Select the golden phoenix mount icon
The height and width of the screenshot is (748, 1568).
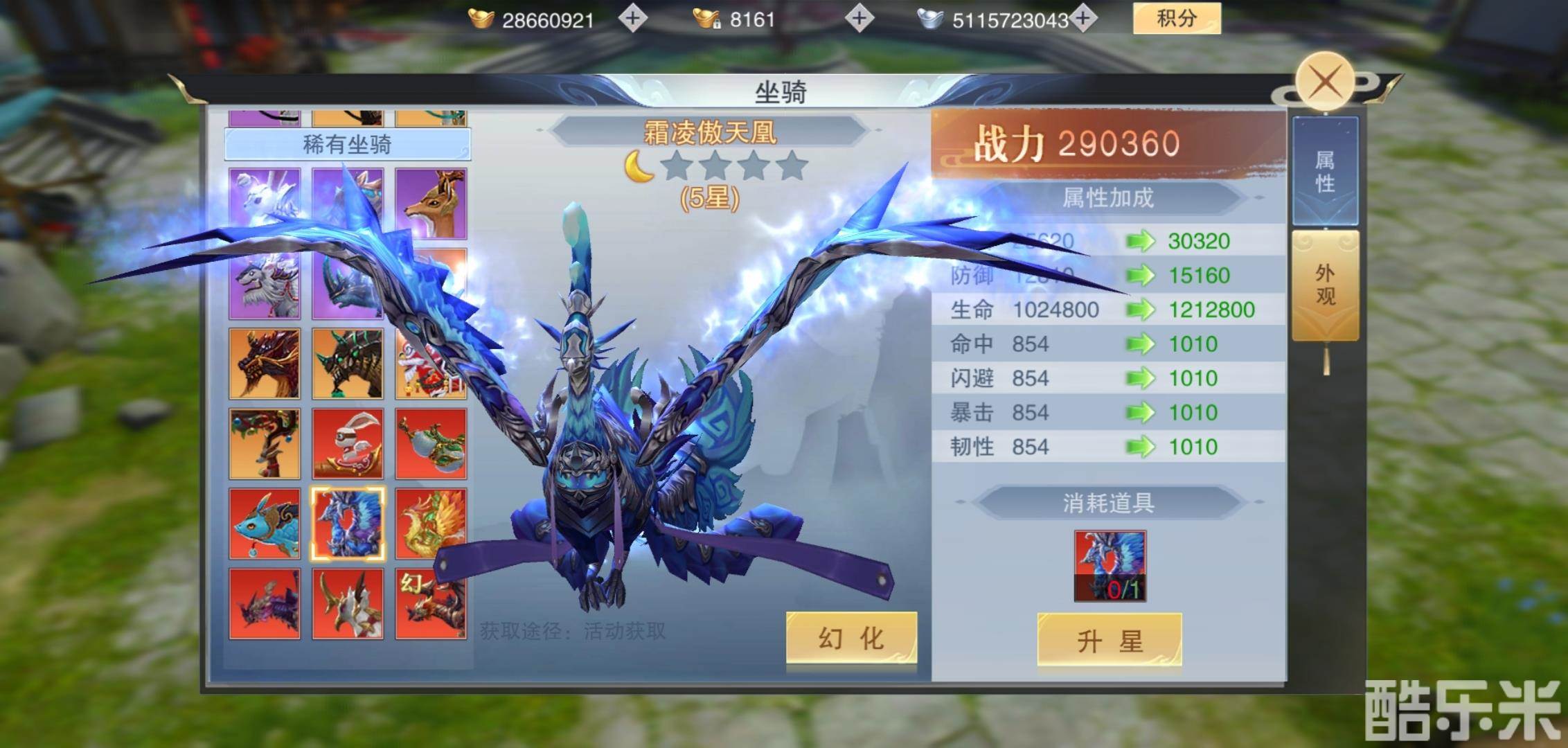431,523
